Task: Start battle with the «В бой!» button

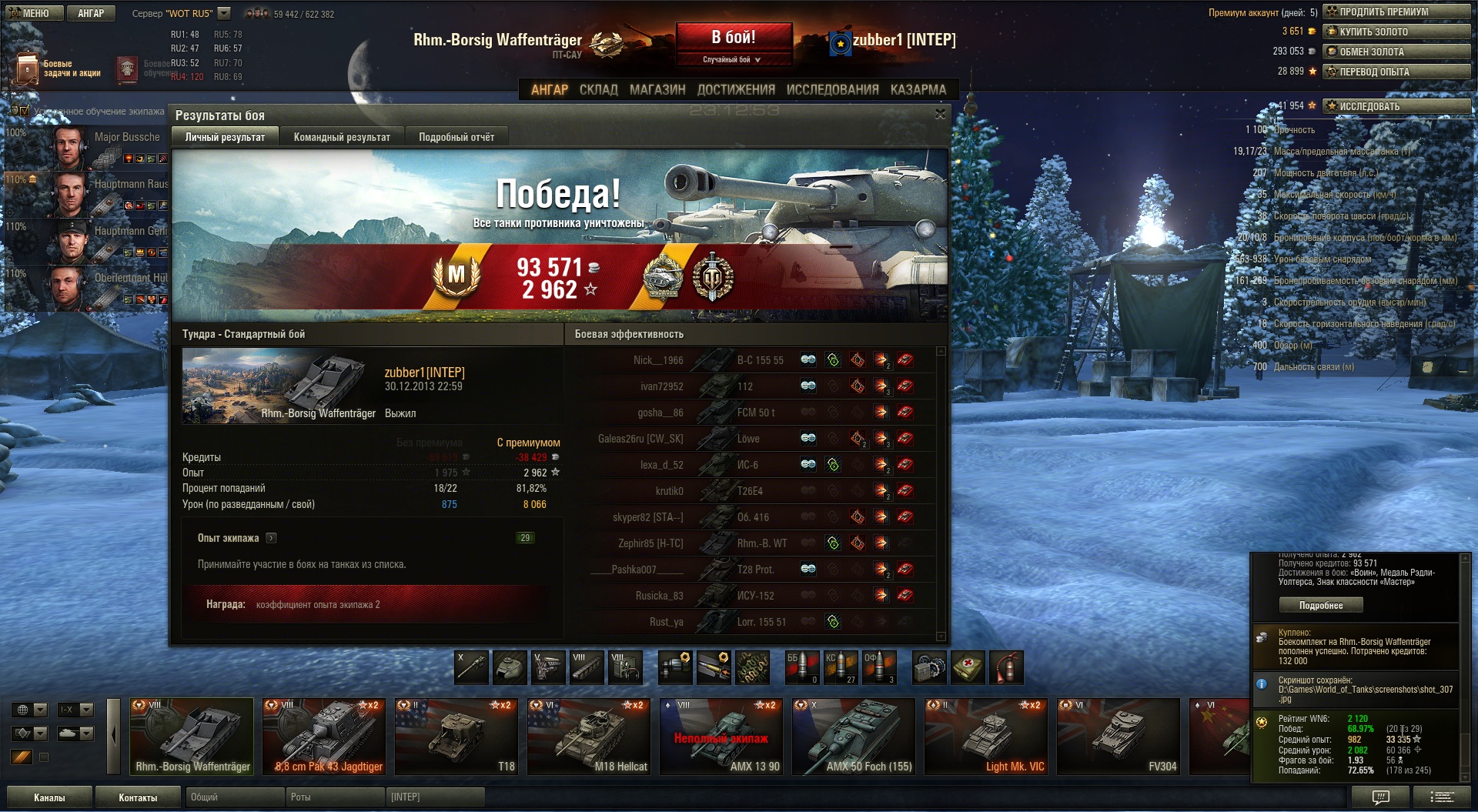Action: (x=734, y=37)
